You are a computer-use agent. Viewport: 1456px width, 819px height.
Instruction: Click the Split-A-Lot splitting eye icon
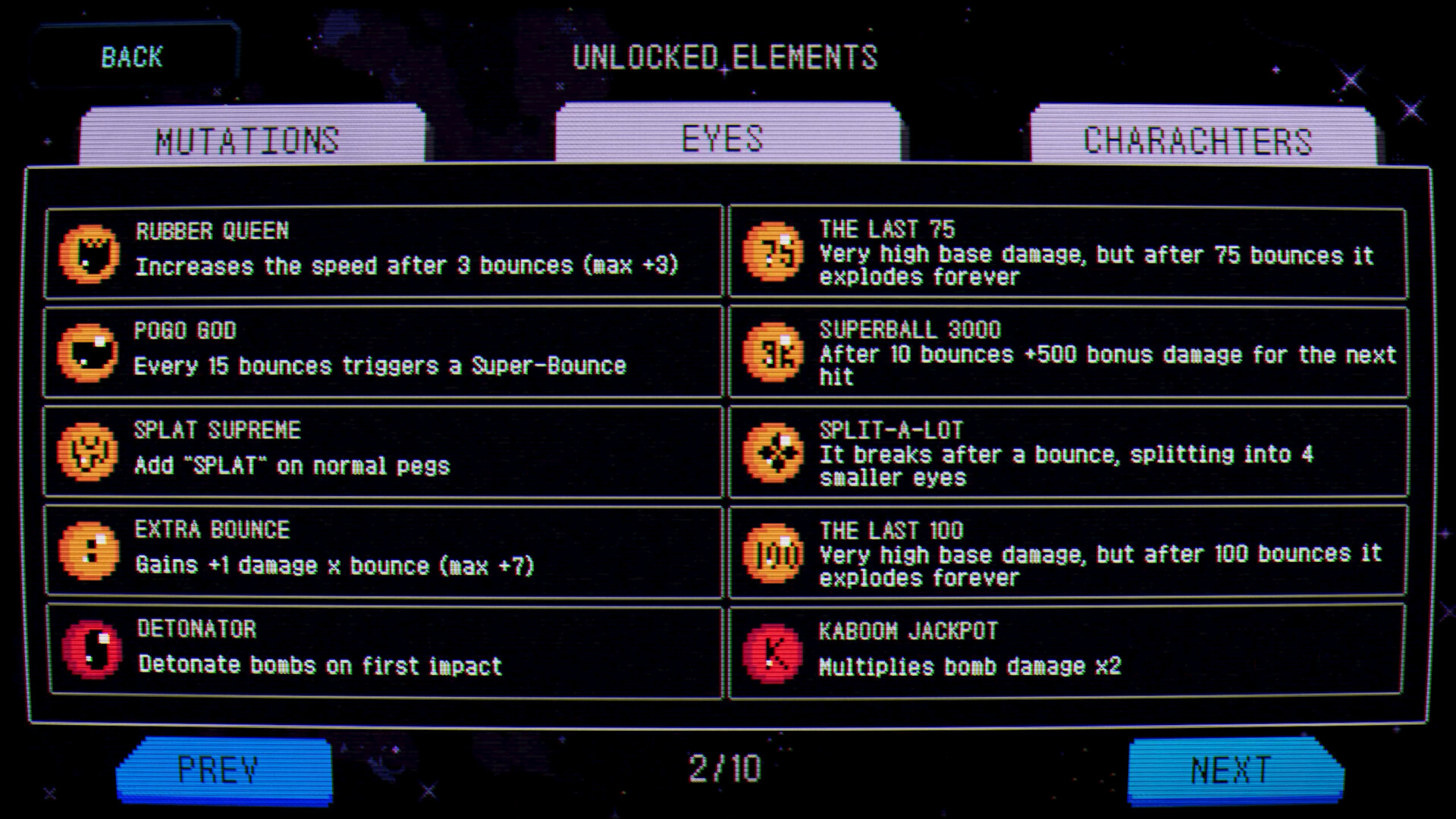click(x=773, y=453)
